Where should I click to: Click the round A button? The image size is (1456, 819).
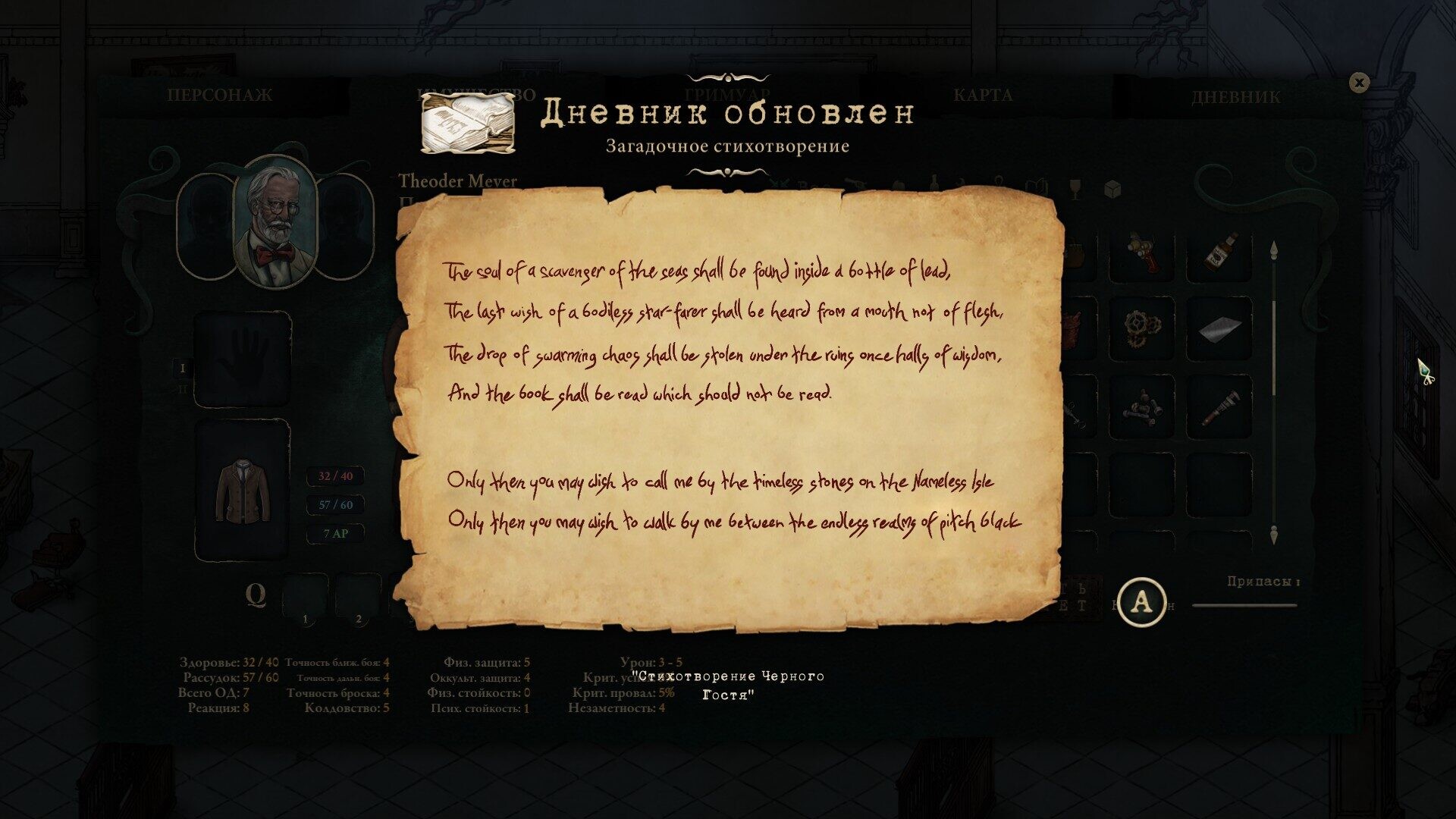click(x=1141, y=602)
